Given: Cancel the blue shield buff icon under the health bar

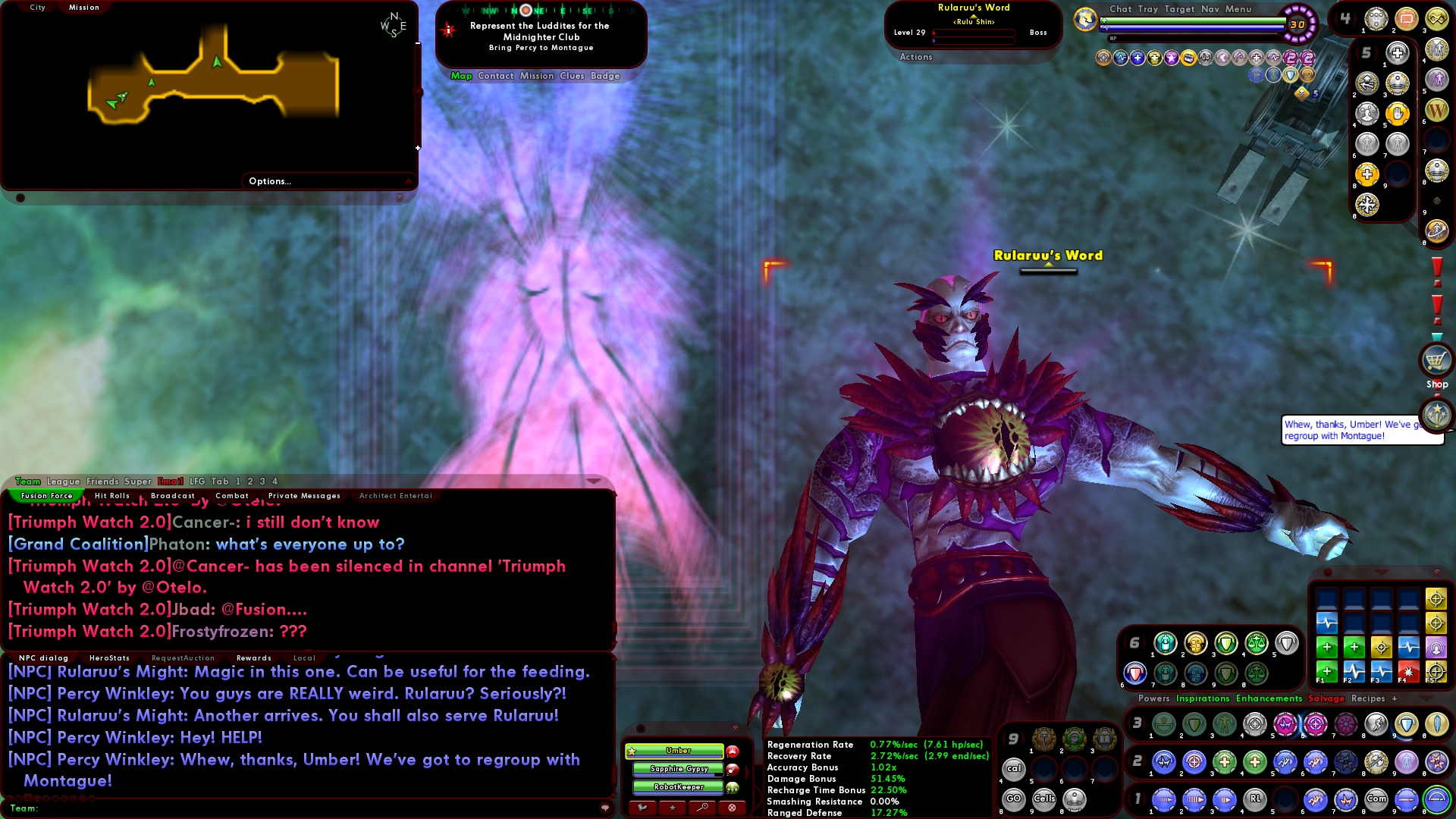Looking at the screenshot, I should [x=1290, y=74].
